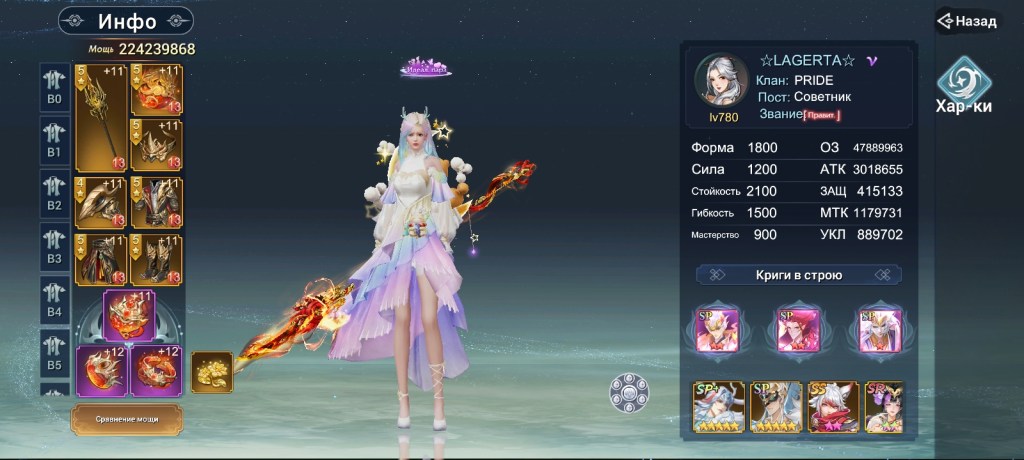This screenshot has height=460, width=1024.
Task: Open the Криги в строю header
Action: click(798, 275)
